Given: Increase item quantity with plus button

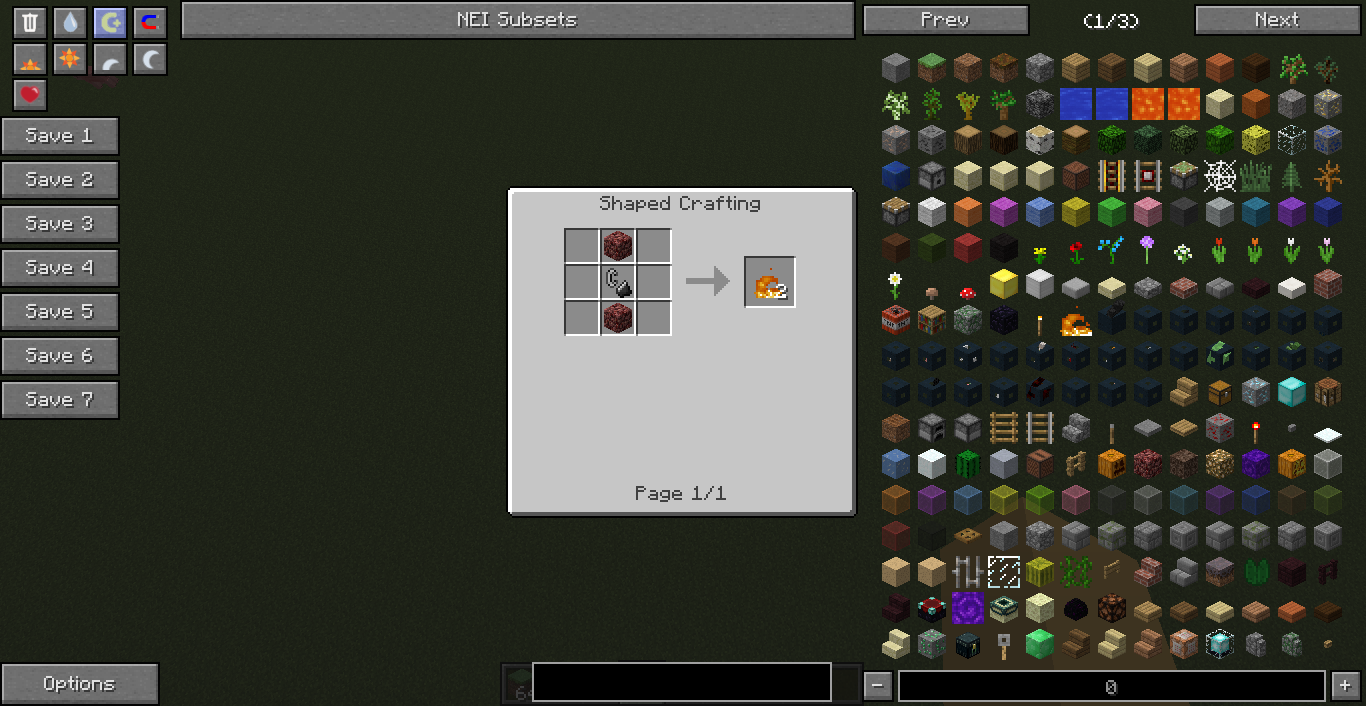Looking at the screenshot, I should (x=1344, y=686).
